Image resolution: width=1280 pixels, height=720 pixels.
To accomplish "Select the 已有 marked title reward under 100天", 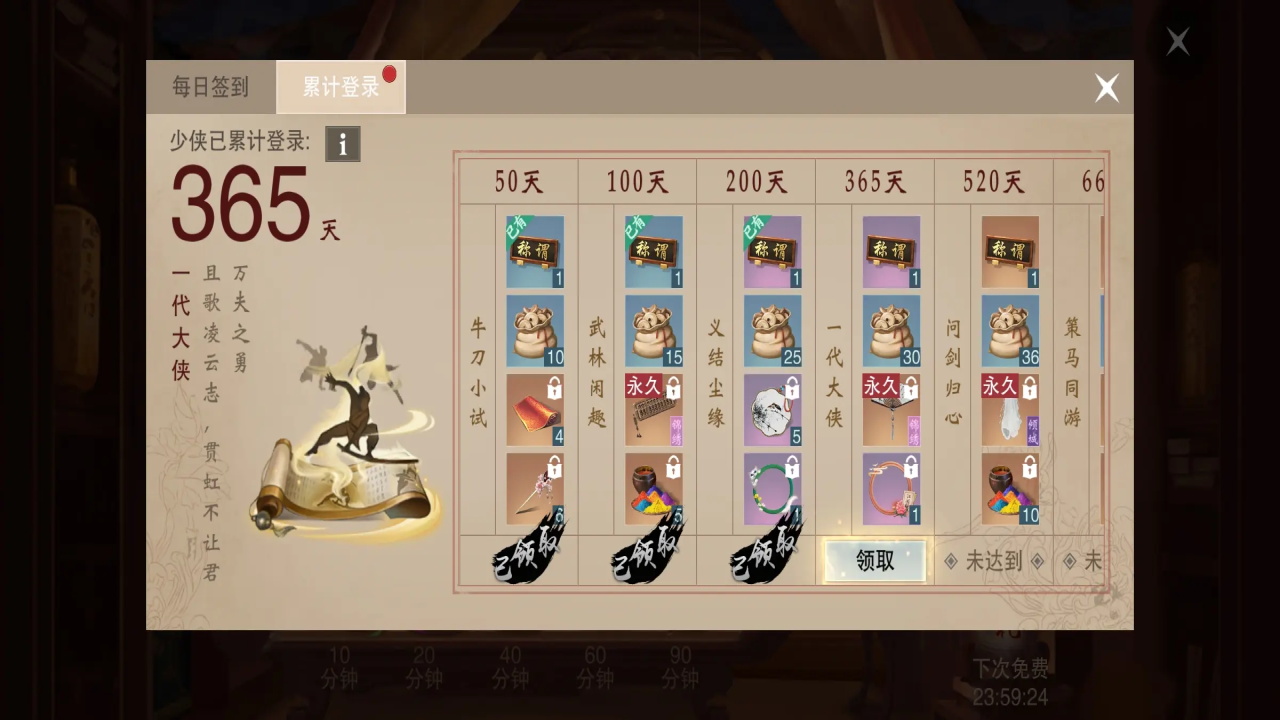I will [653, 250].
